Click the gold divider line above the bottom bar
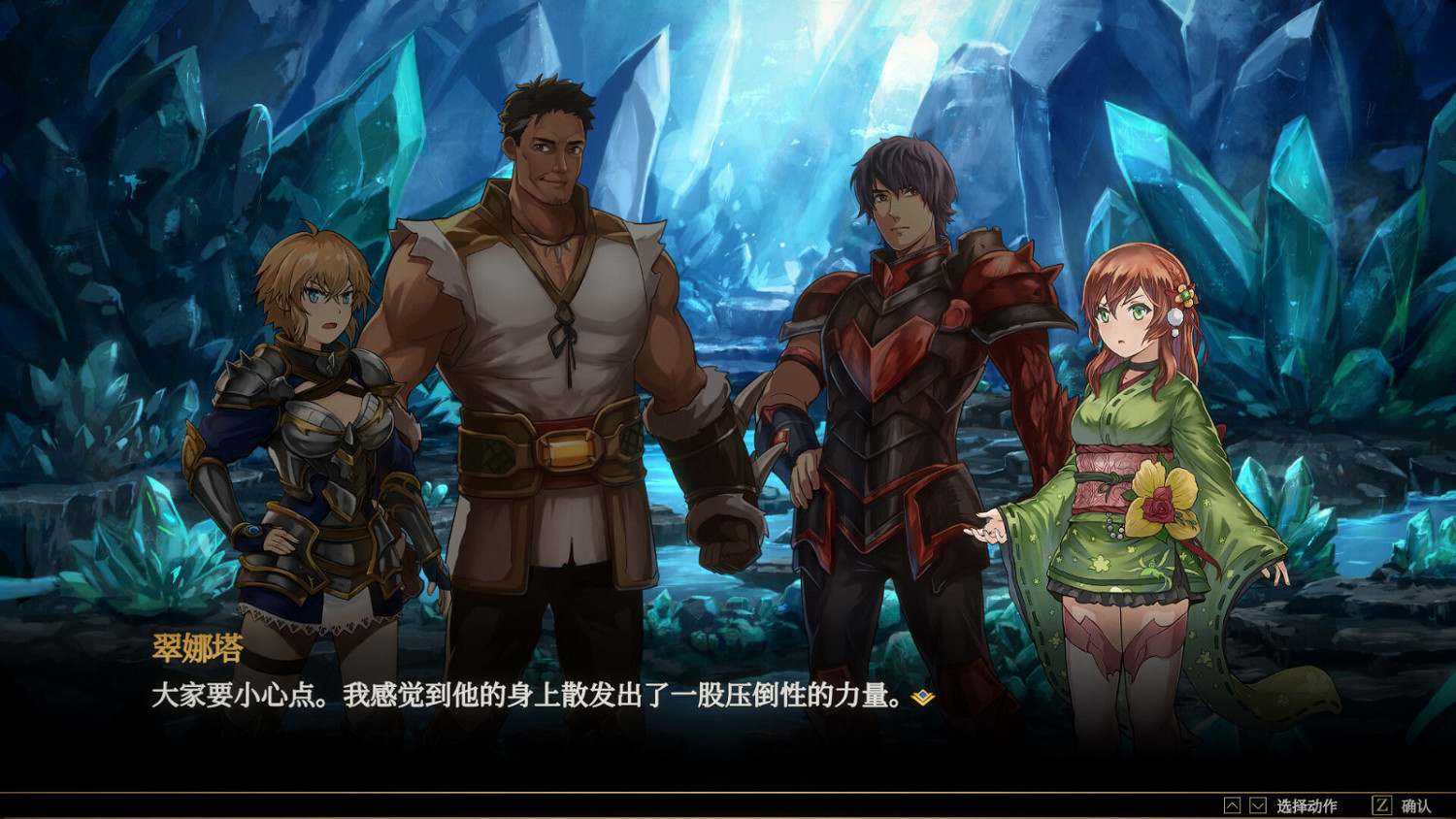The image size is (1456, 819). coord(728,790)
